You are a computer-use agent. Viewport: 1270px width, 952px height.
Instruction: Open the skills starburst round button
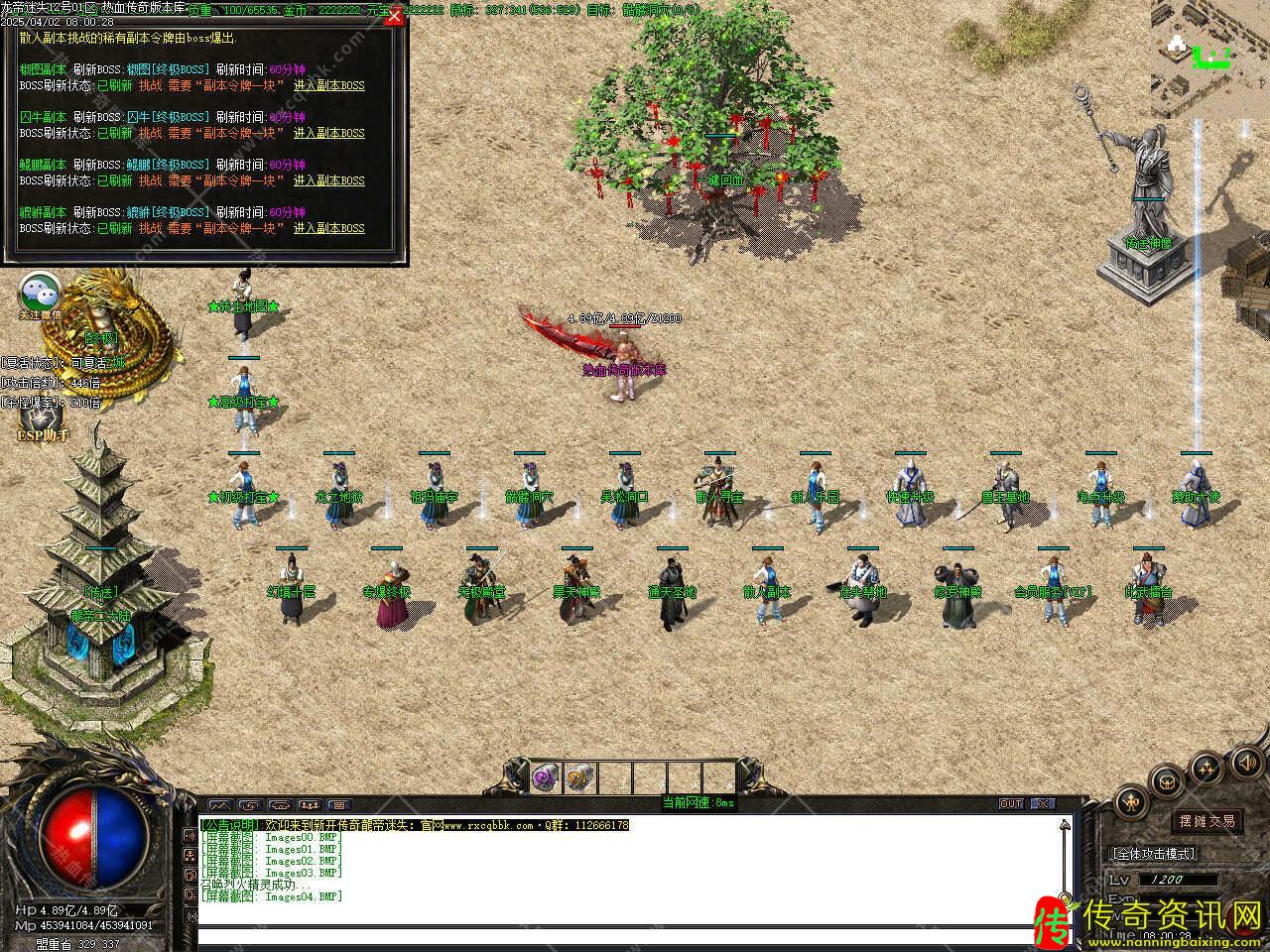(x=1206, y=767)
